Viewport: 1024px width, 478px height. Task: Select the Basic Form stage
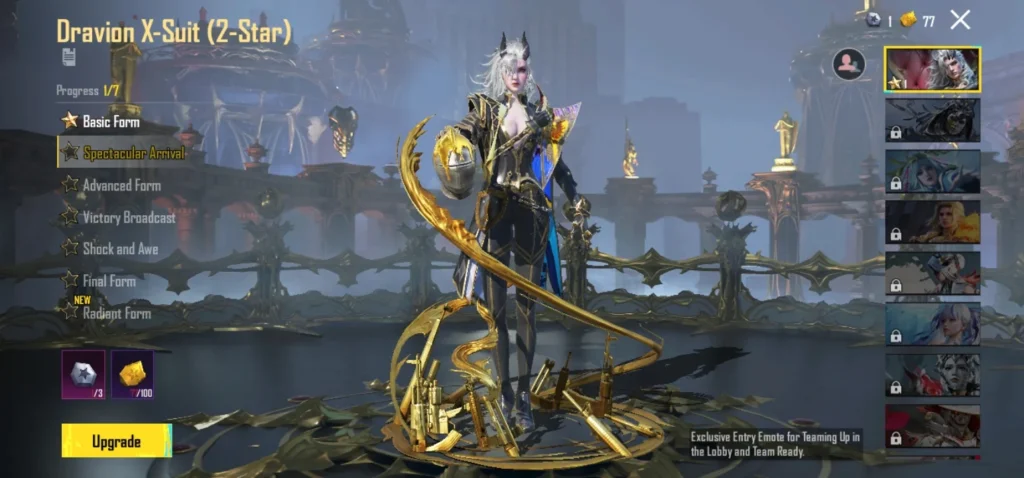(x=110, y=121)
